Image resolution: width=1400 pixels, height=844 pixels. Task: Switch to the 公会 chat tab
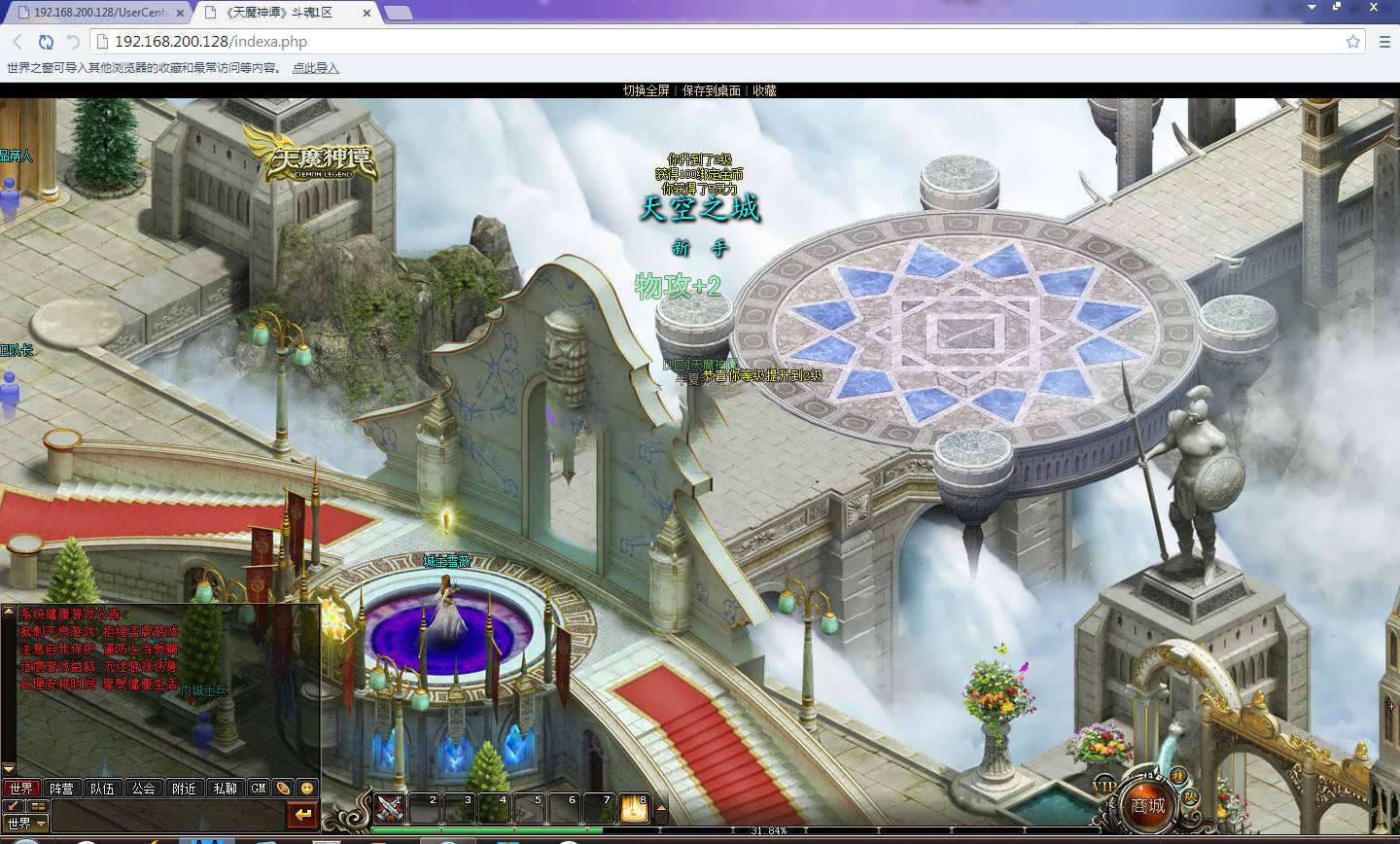click(143, 789)
